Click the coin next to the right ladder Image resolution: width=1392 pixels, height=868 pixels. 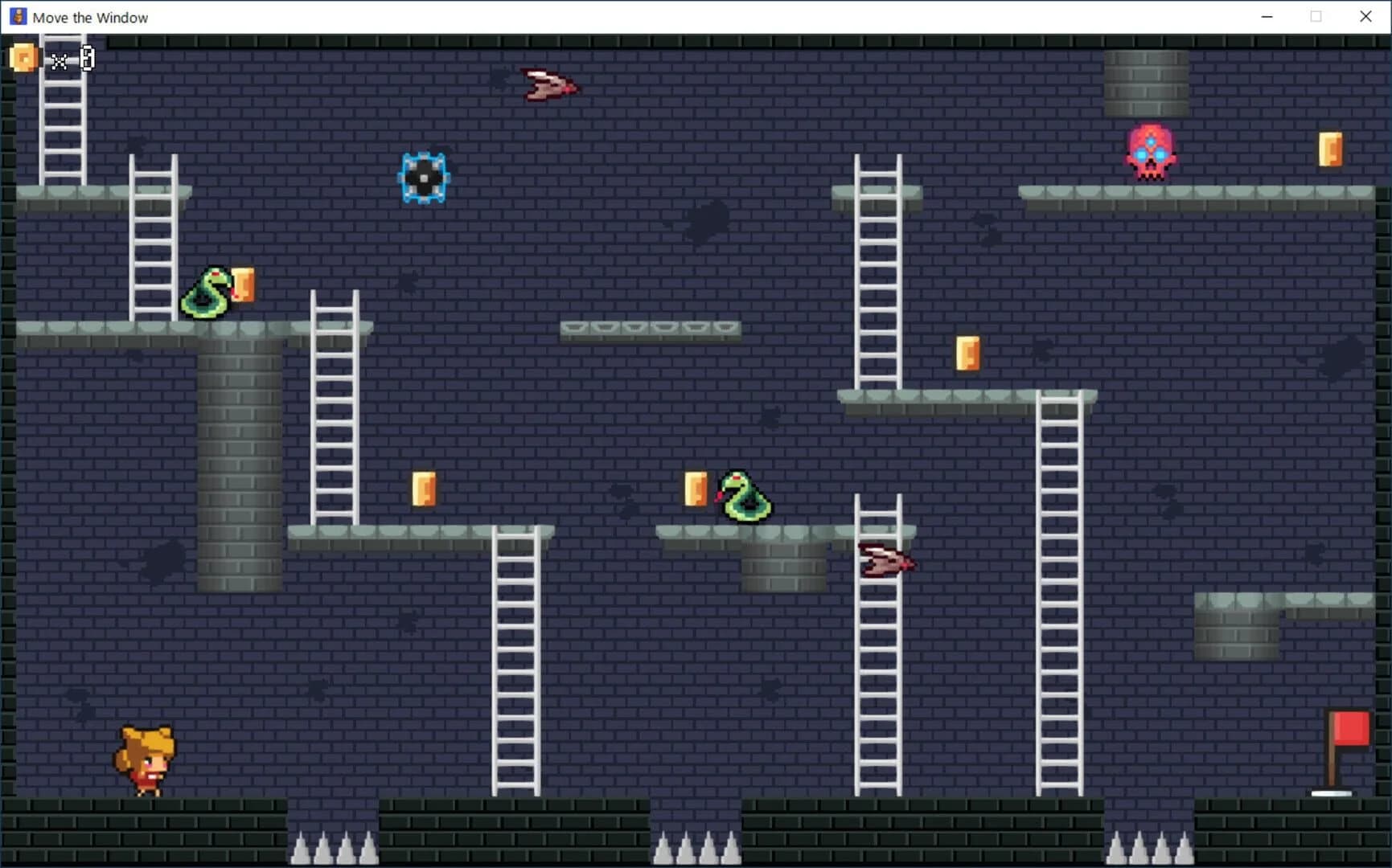point(968,354)
